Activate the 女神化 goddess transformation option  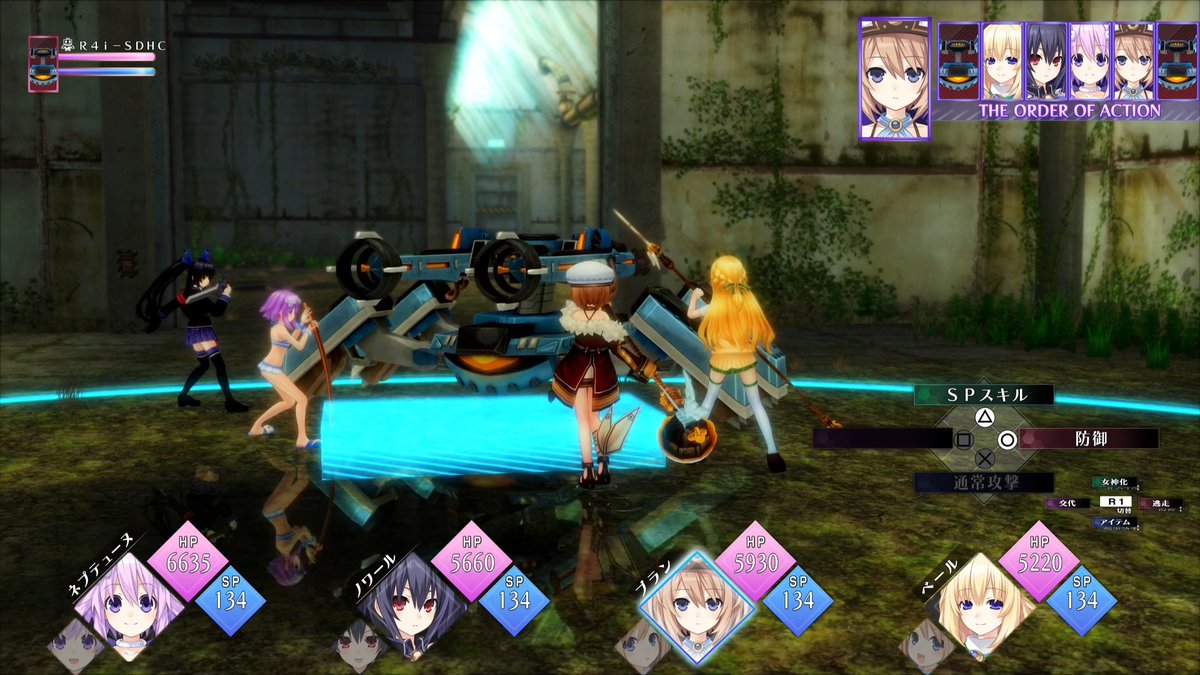click(x=1116, y=484)
